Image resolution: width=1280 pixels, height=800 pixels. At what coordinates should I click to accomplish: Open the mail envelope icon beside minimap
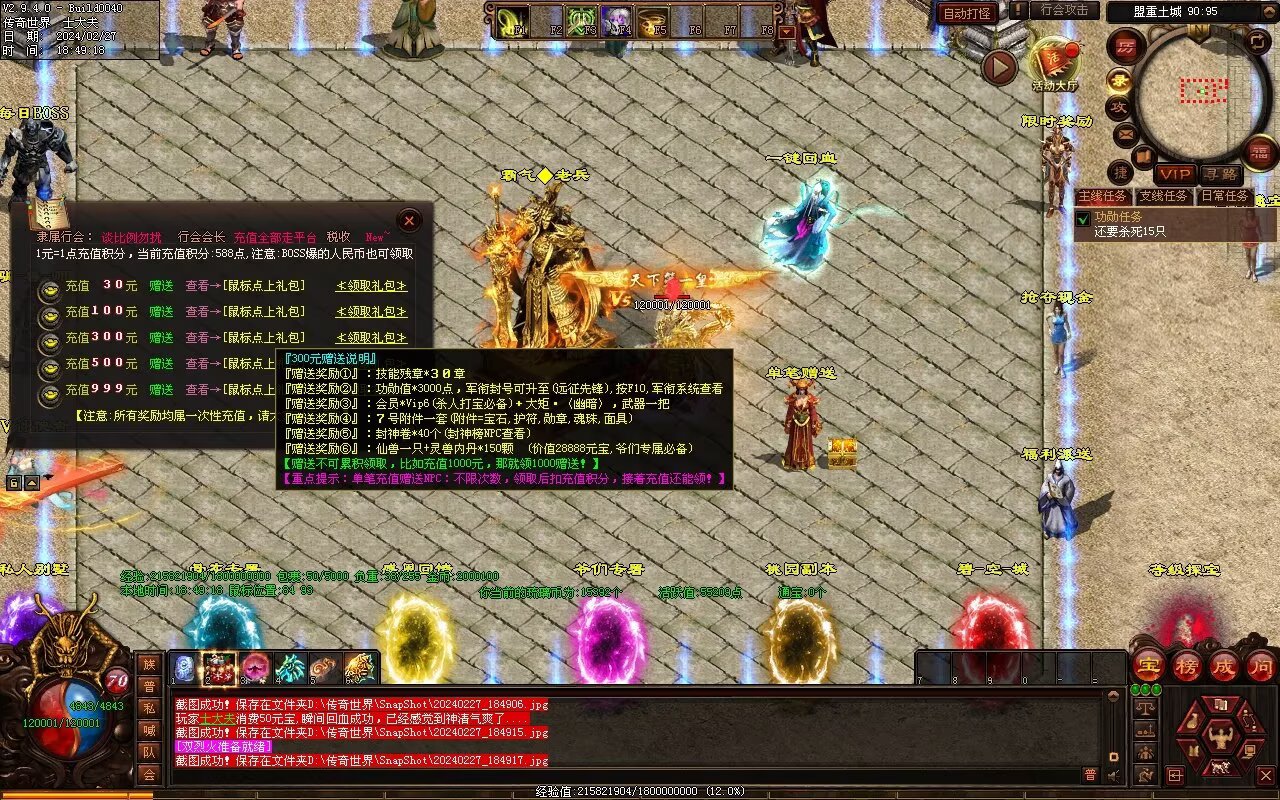click(x=1125, y=133)
